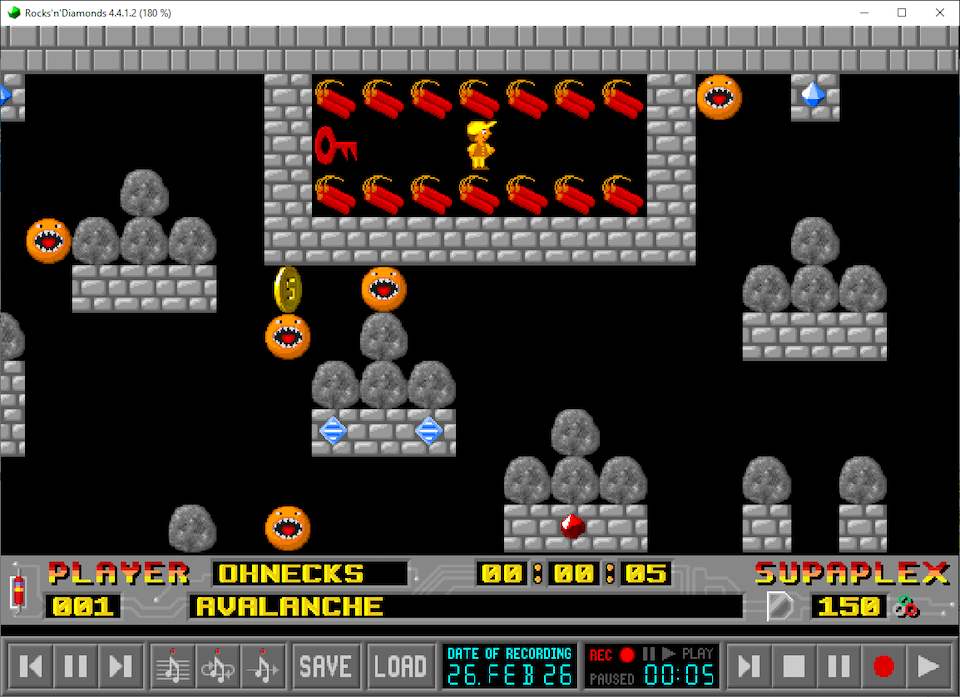Toggle sound loops with the looped notes icon
The width and height of the screenshot is (960, 697).
218,665
